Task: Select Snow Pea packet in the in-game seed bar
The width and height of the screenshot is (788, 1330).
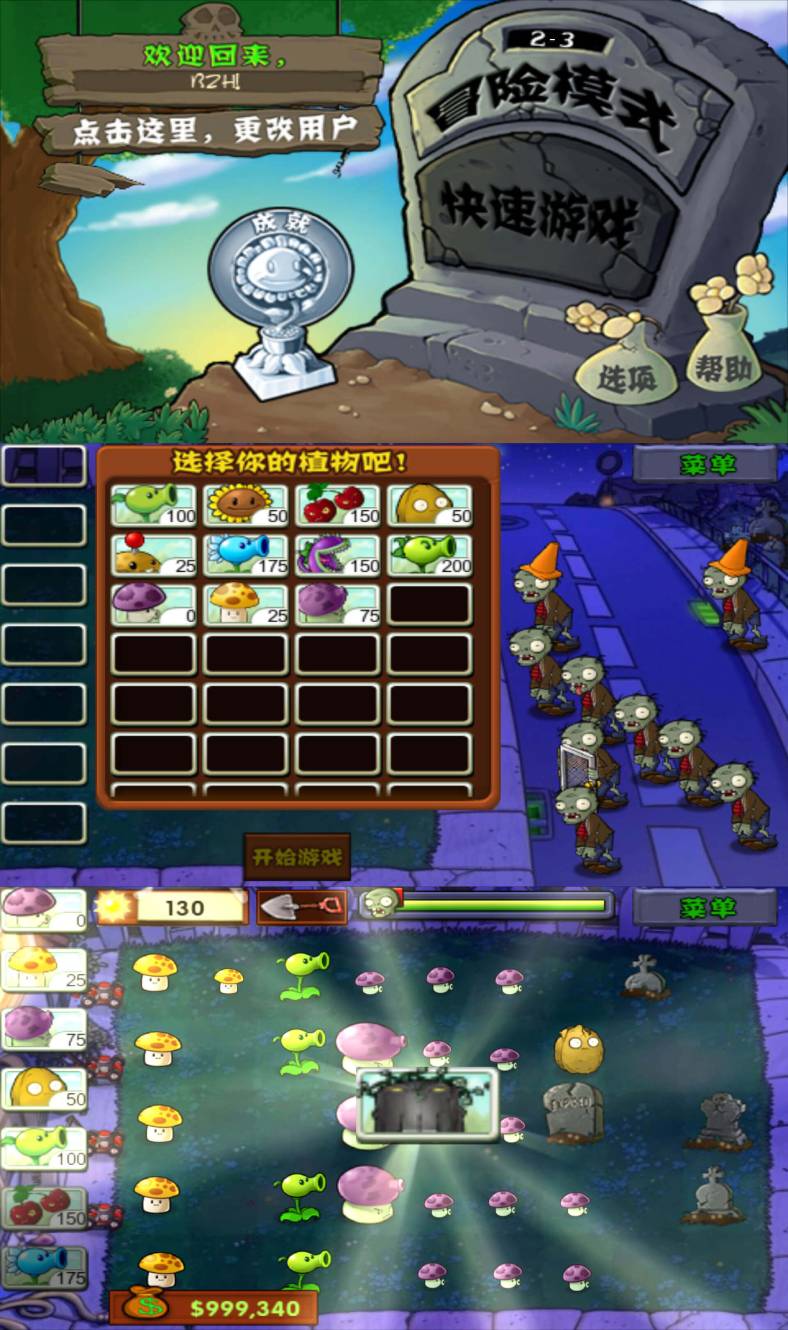Action: 44,1266
